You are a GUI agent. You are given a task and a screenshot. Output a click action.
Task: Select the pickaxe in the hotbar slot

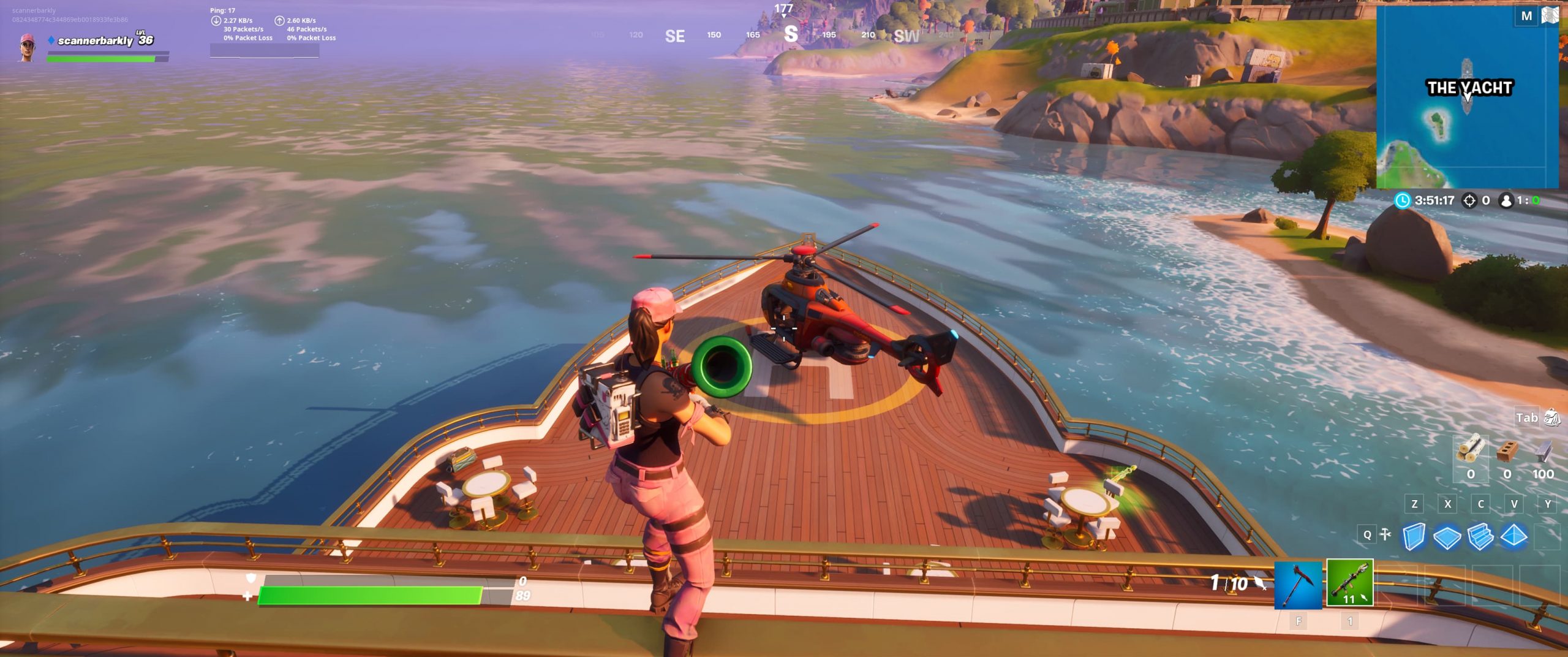(x=1297, y=586)
